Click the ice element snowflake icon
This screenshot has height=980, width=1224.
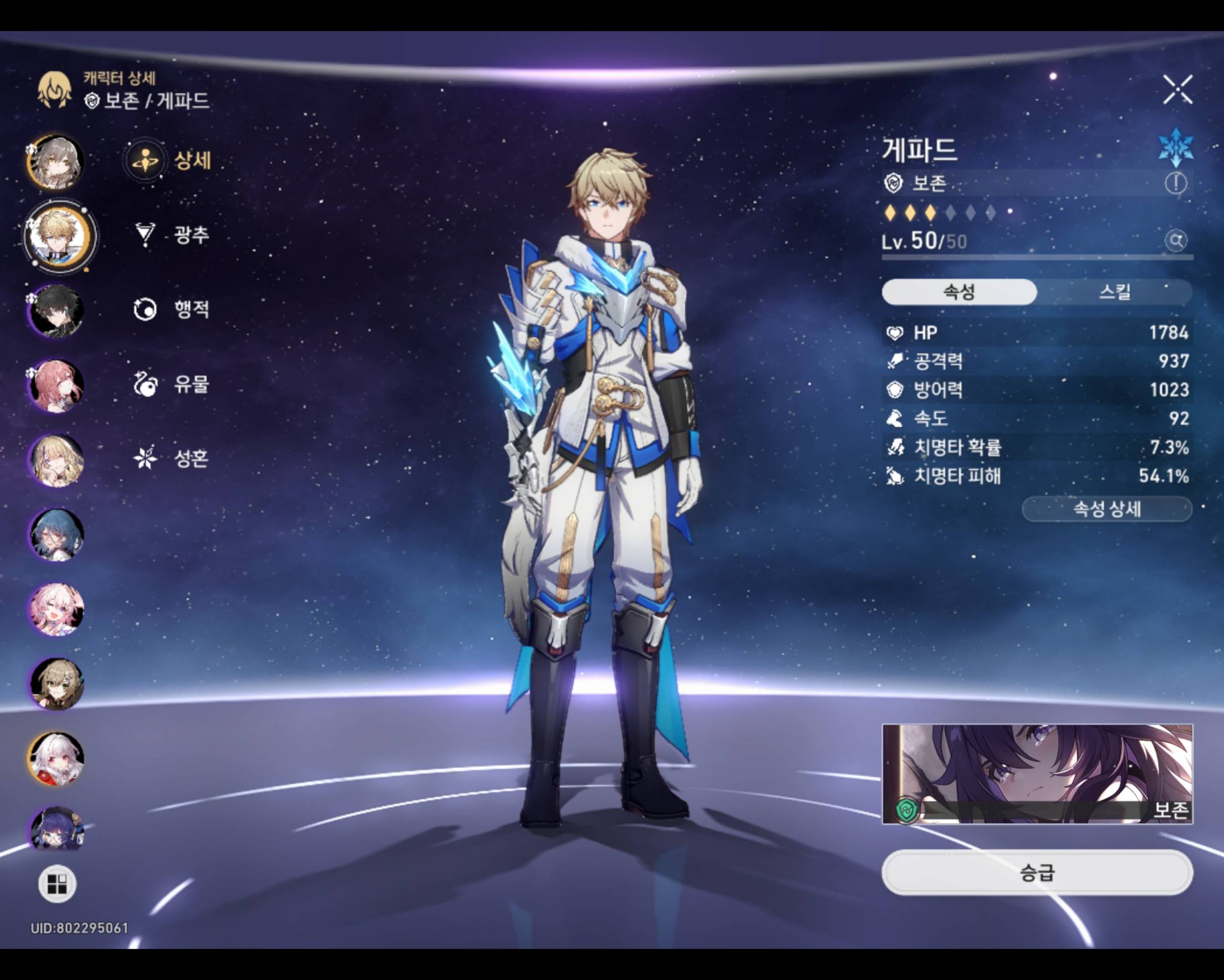point(1175,147)
